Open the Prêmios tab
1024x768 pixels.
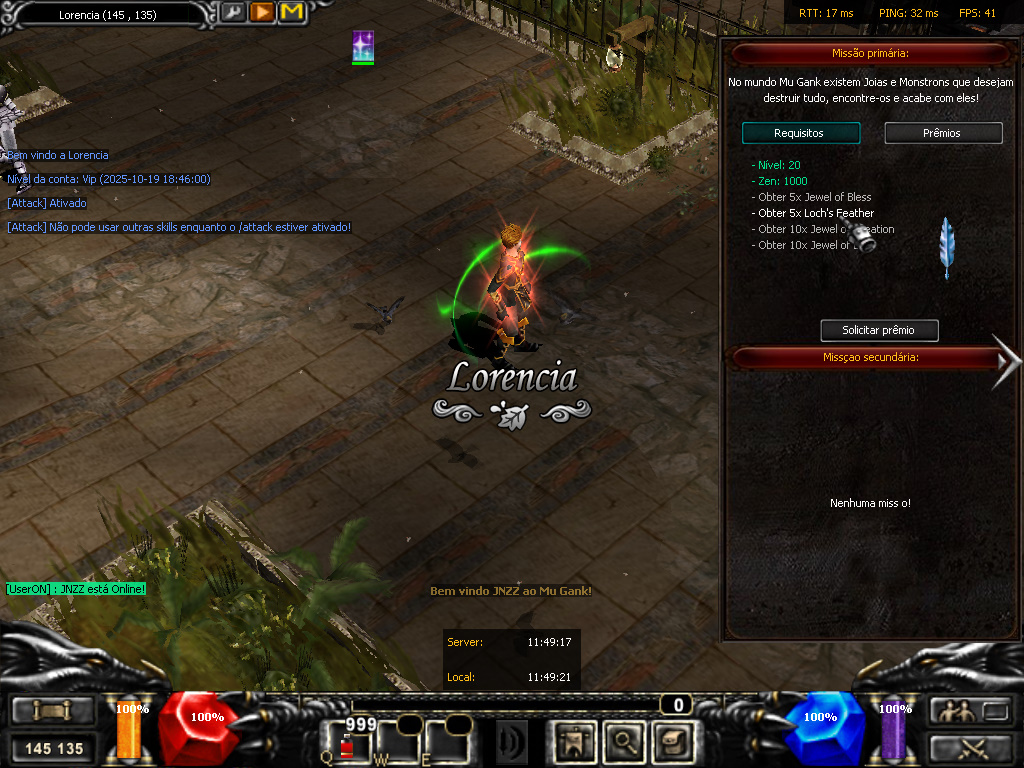tap(943, 133)
